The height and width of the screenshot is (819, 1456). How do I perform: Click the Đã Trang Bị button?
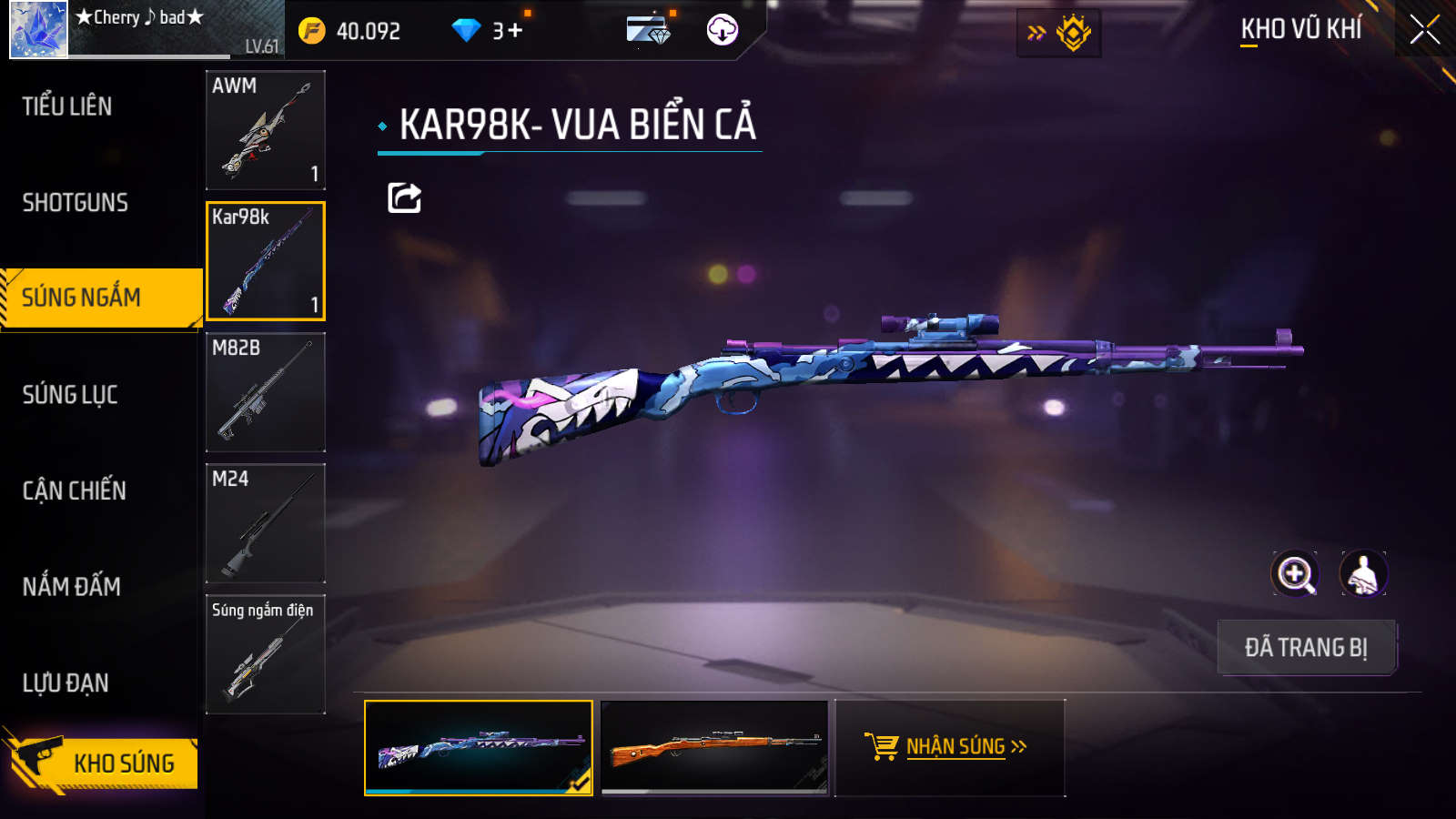[x=1306, y=647]
